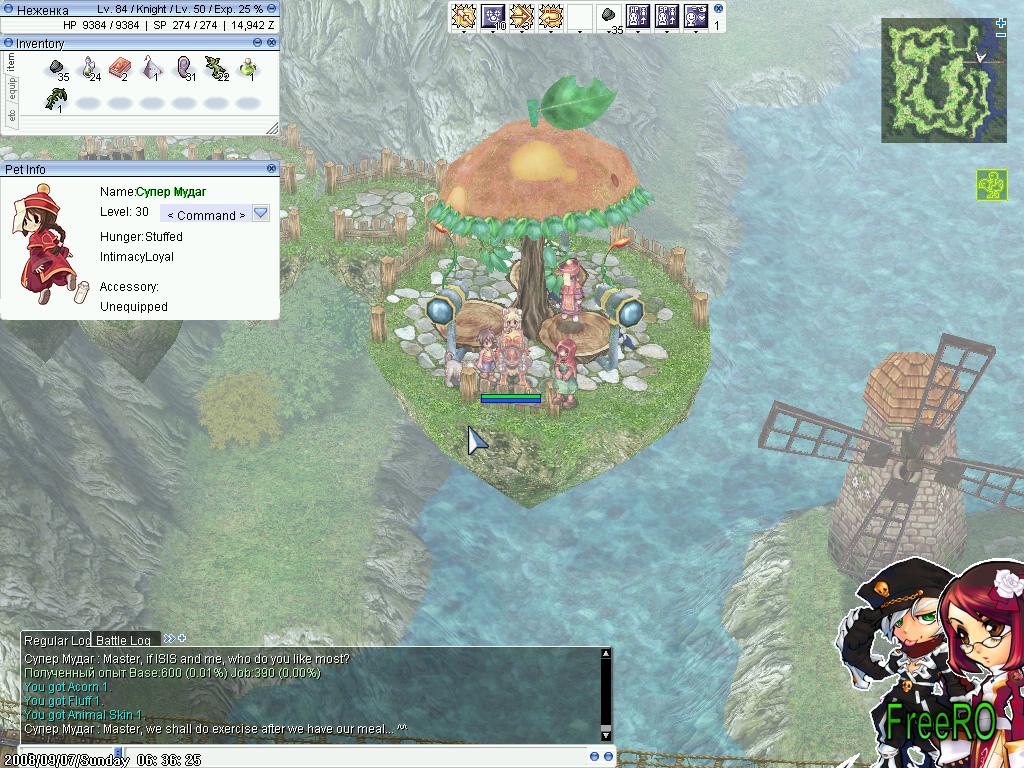Click the green clover status icon
The width and height of the screenshot is (1024, 768).
(x=991, y=185)
